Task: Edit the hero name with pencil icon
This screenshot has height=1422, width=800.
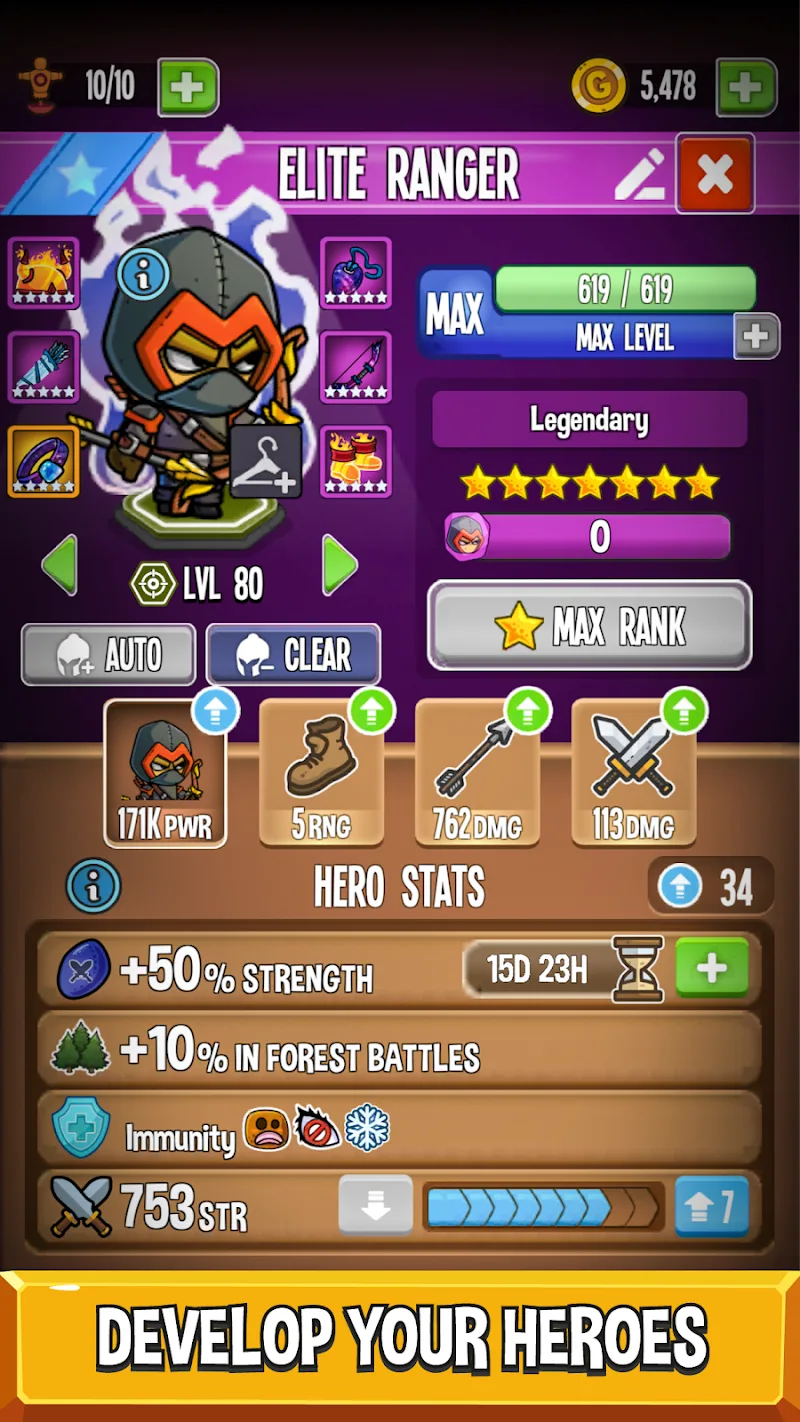Action: point(640,175)
